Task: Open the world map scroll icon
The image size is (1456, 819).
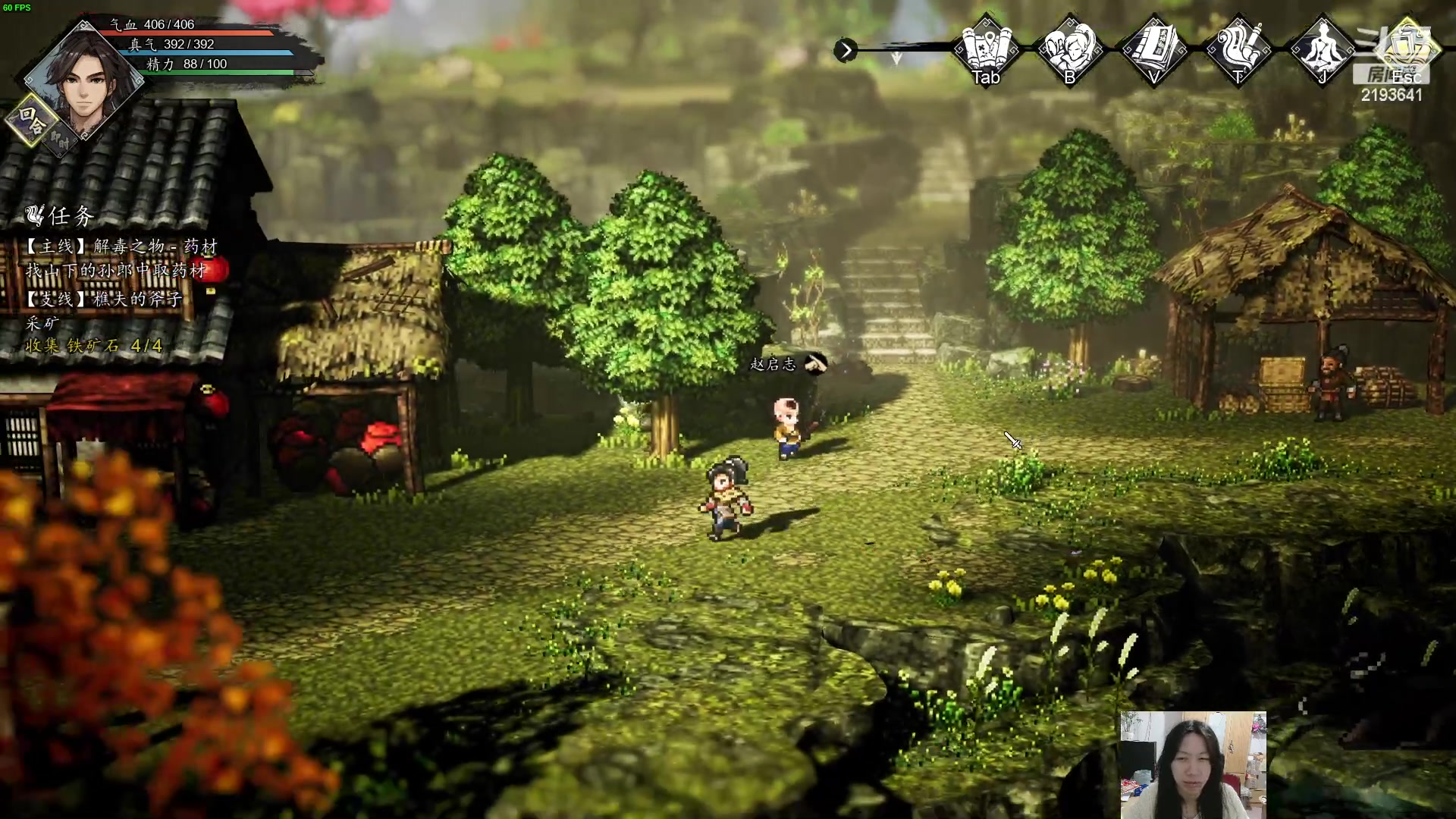Action: click(x=986, y=49)
